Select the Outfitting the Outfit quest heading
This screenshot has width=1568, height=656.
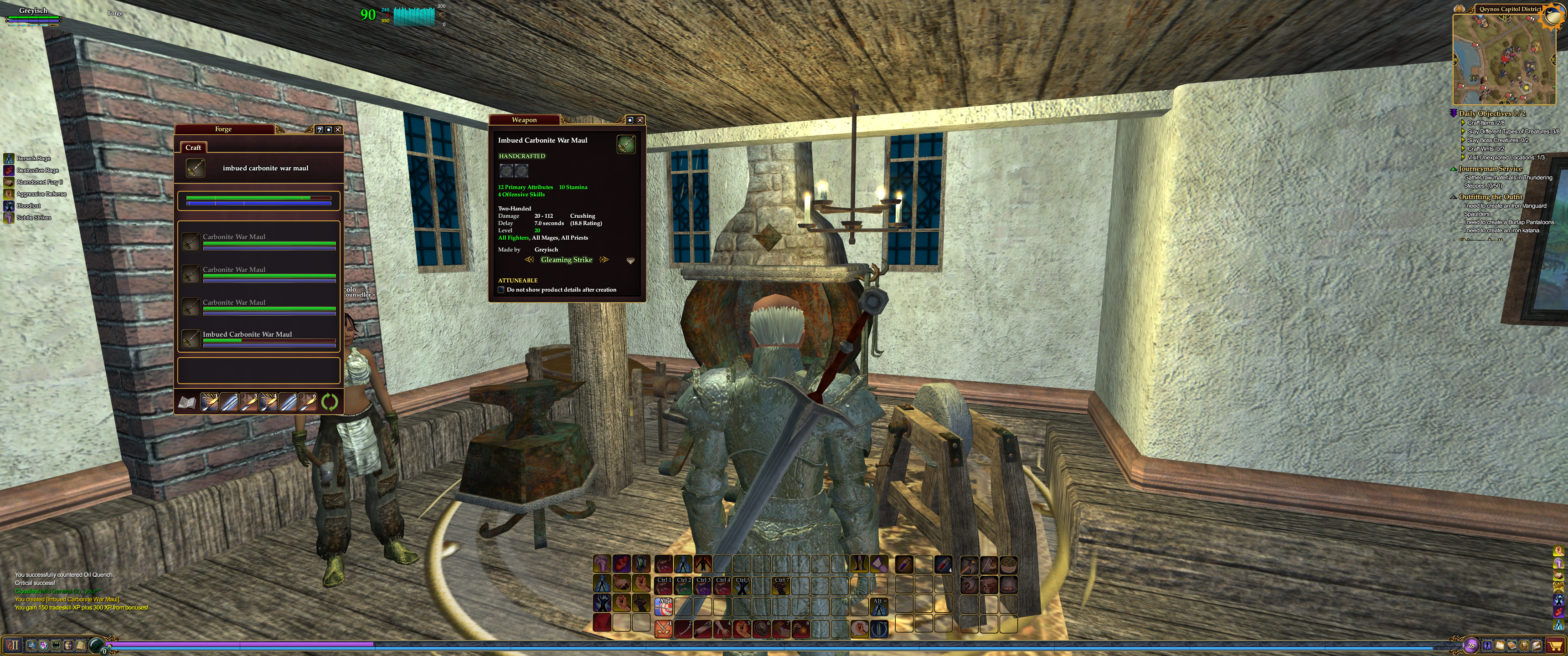click(x=1490, y=196)
